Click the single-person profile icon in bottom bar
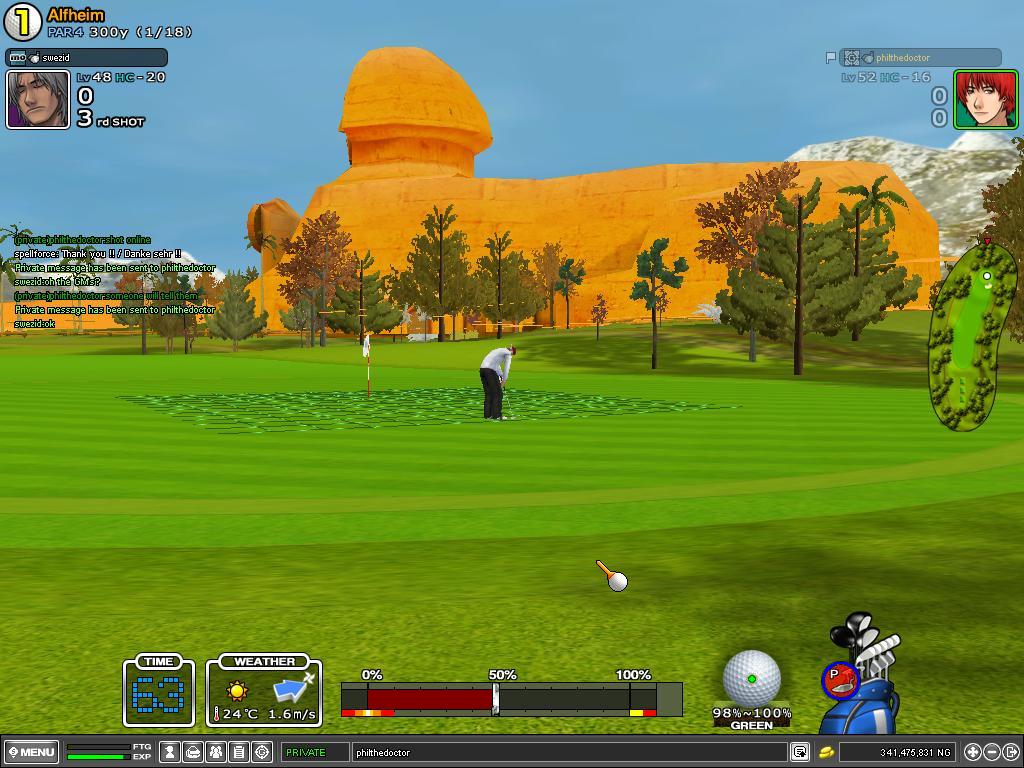The image size is (1024, 768). (x=170, y=752)
